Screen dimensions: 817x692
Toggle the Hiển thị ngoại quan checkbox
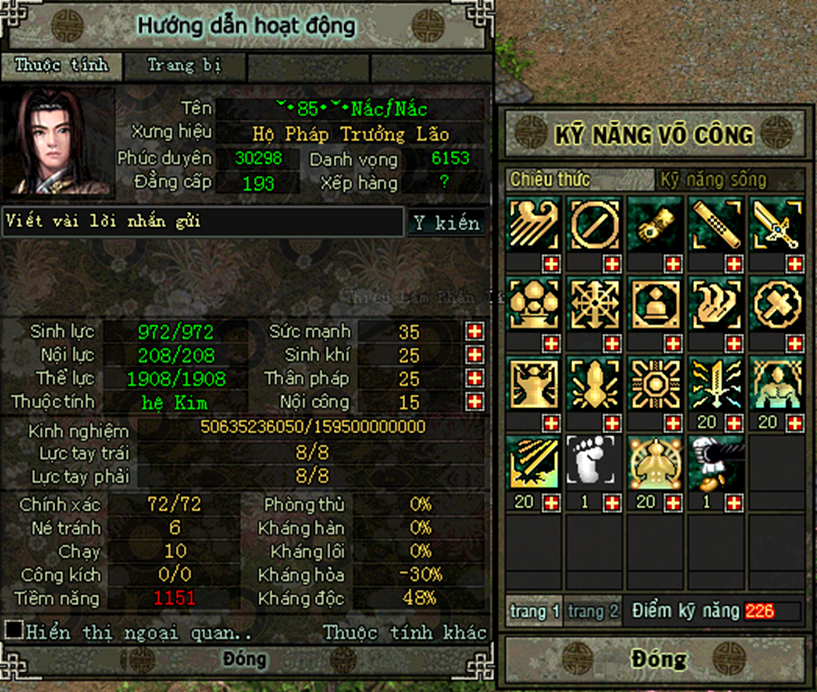(x=14, y=631)
